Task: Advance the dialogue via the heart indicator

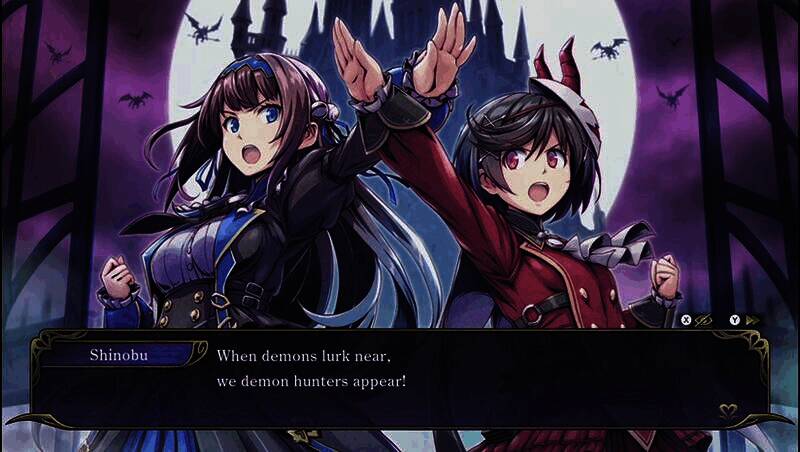Action: tap(729, 409)
